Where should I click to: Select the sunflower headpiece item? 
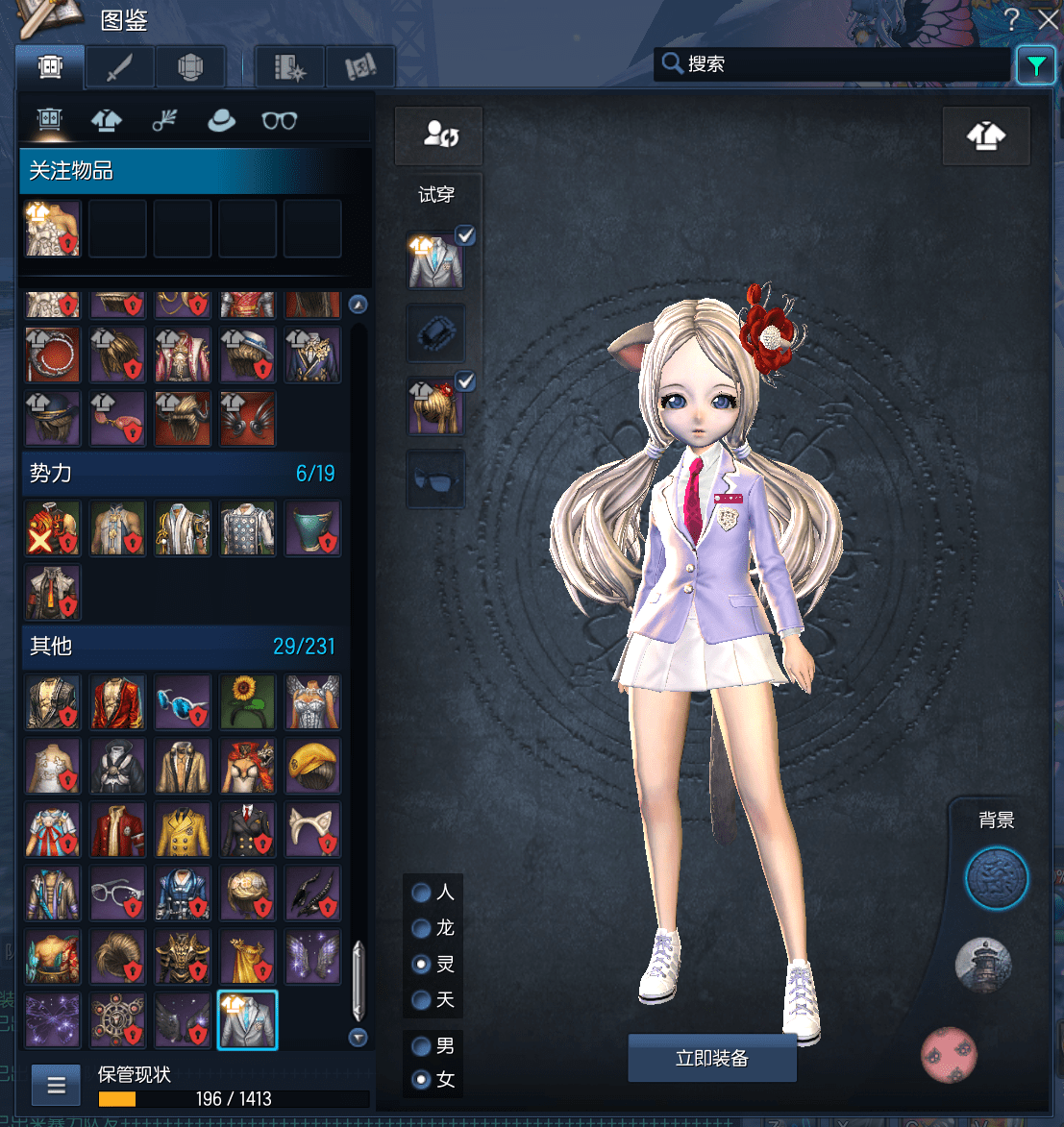point(247,700)
